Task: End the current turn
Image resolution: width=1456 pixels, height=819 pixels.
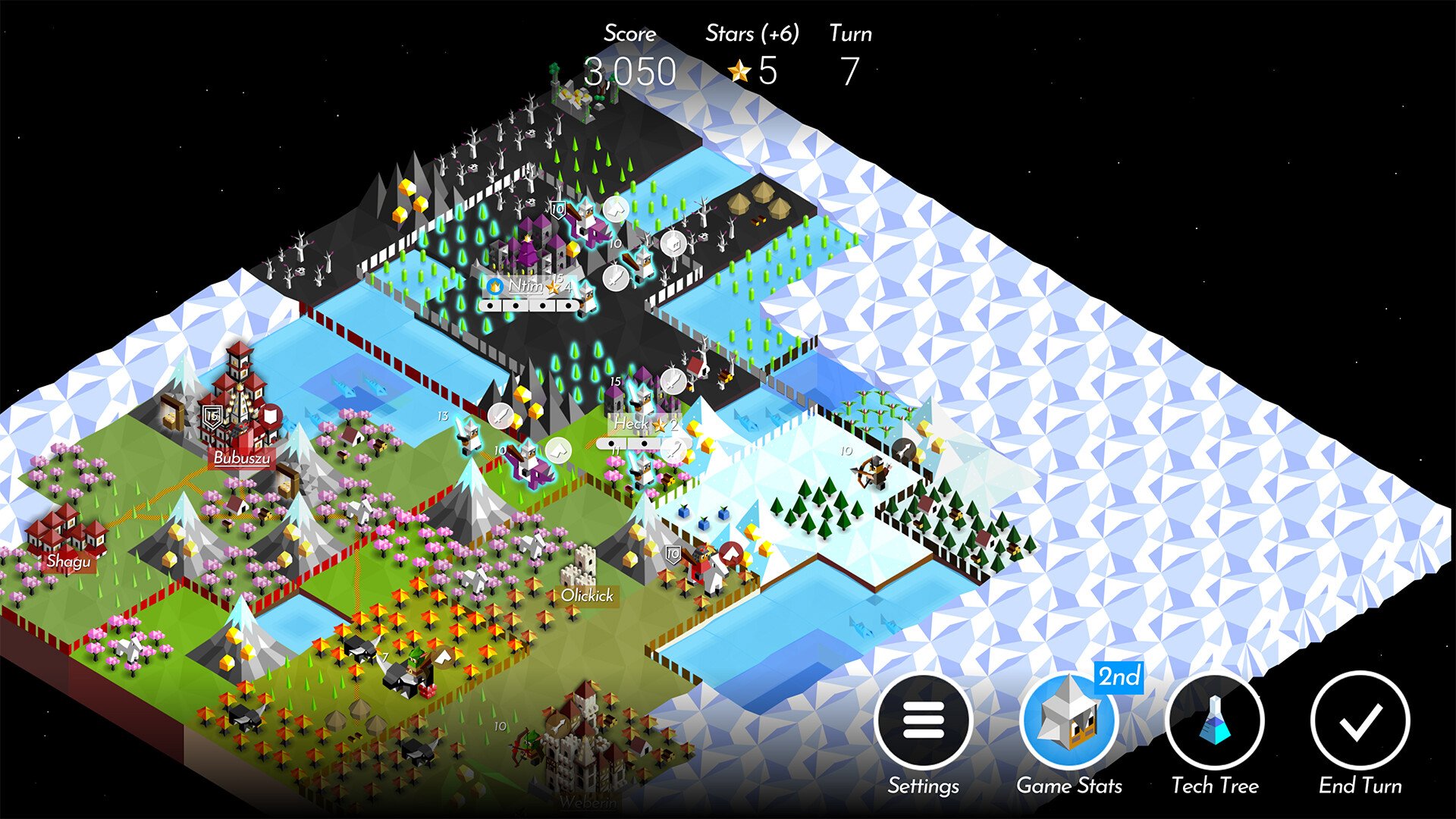Action: tap(1360, 720)
